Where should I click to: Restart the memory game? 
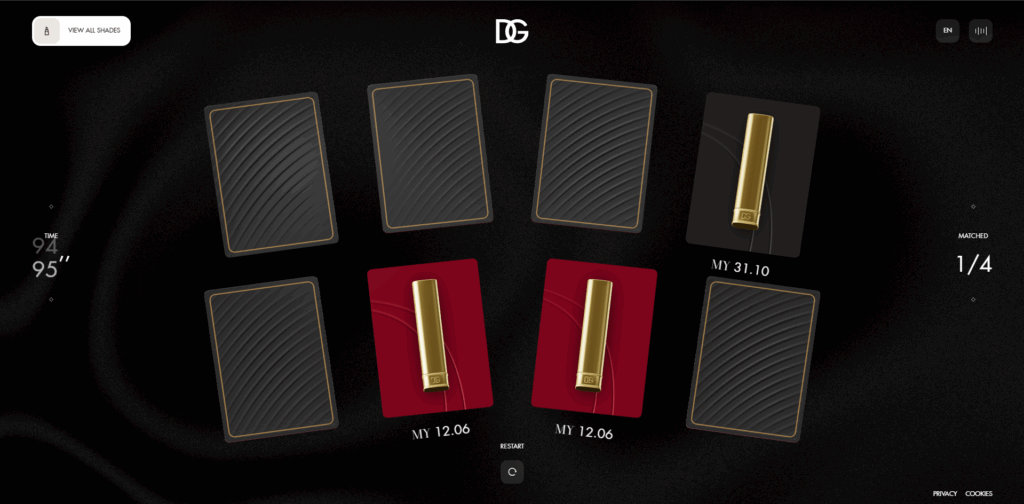coord(512,471)
